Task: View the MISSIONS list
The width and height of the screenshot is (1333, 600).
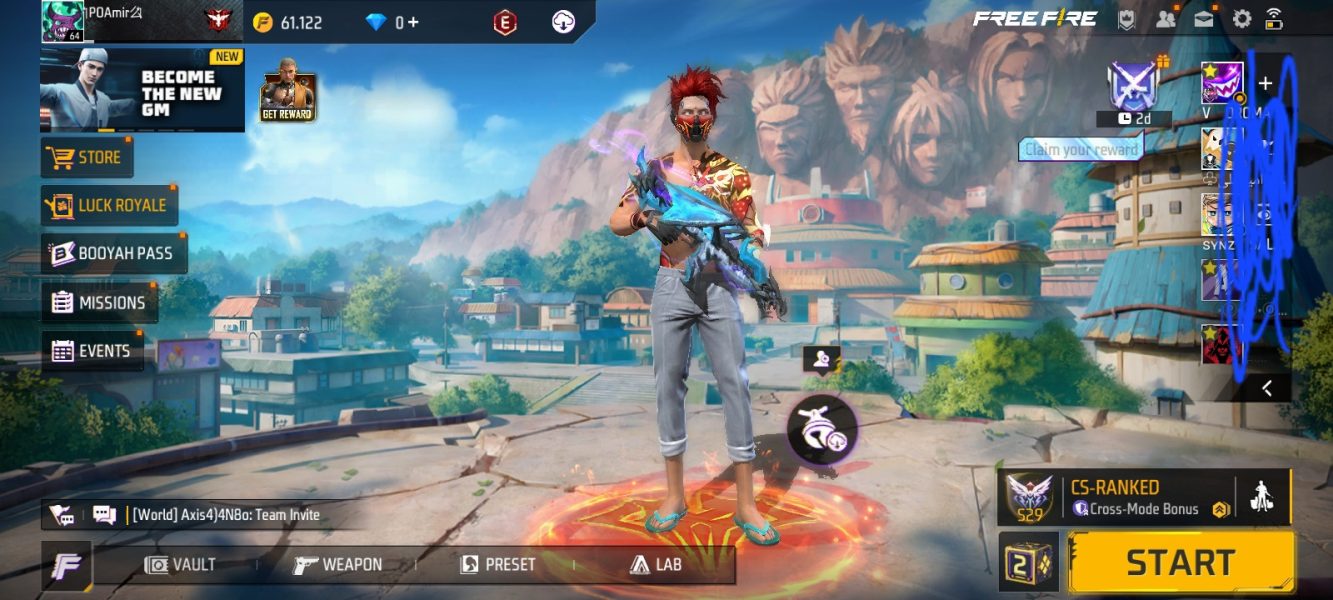Action: (x=100, y=302)
